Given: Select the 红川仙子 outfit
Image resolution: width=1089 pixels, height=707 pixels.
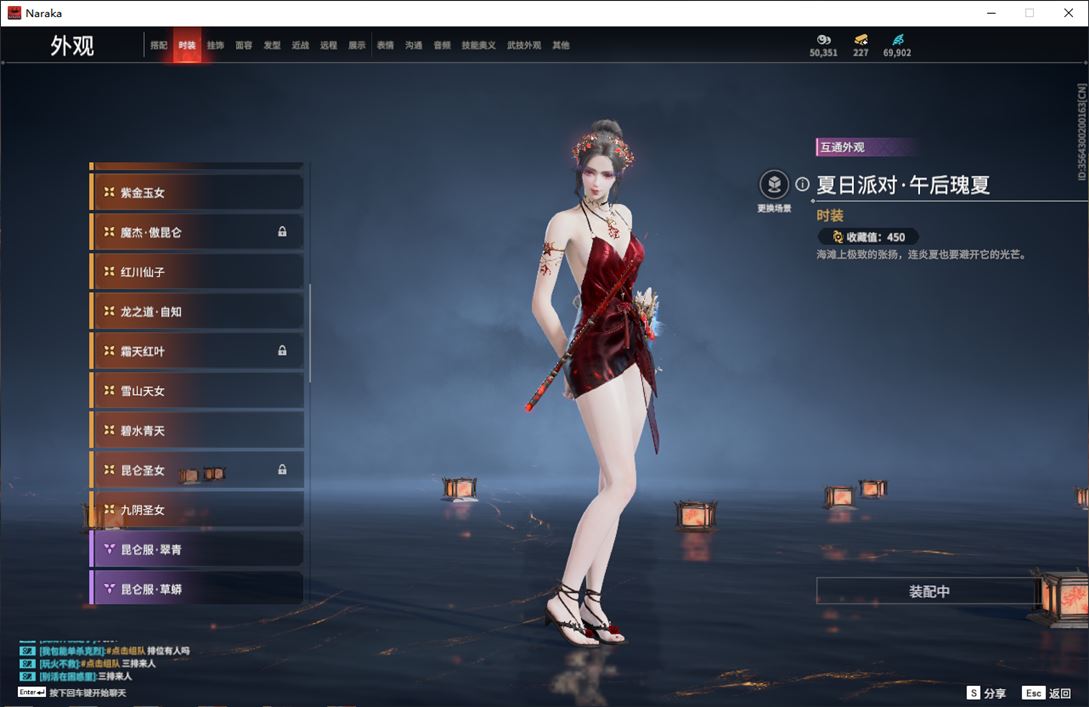Looking at the screenshot, I should tap(197, 272).
